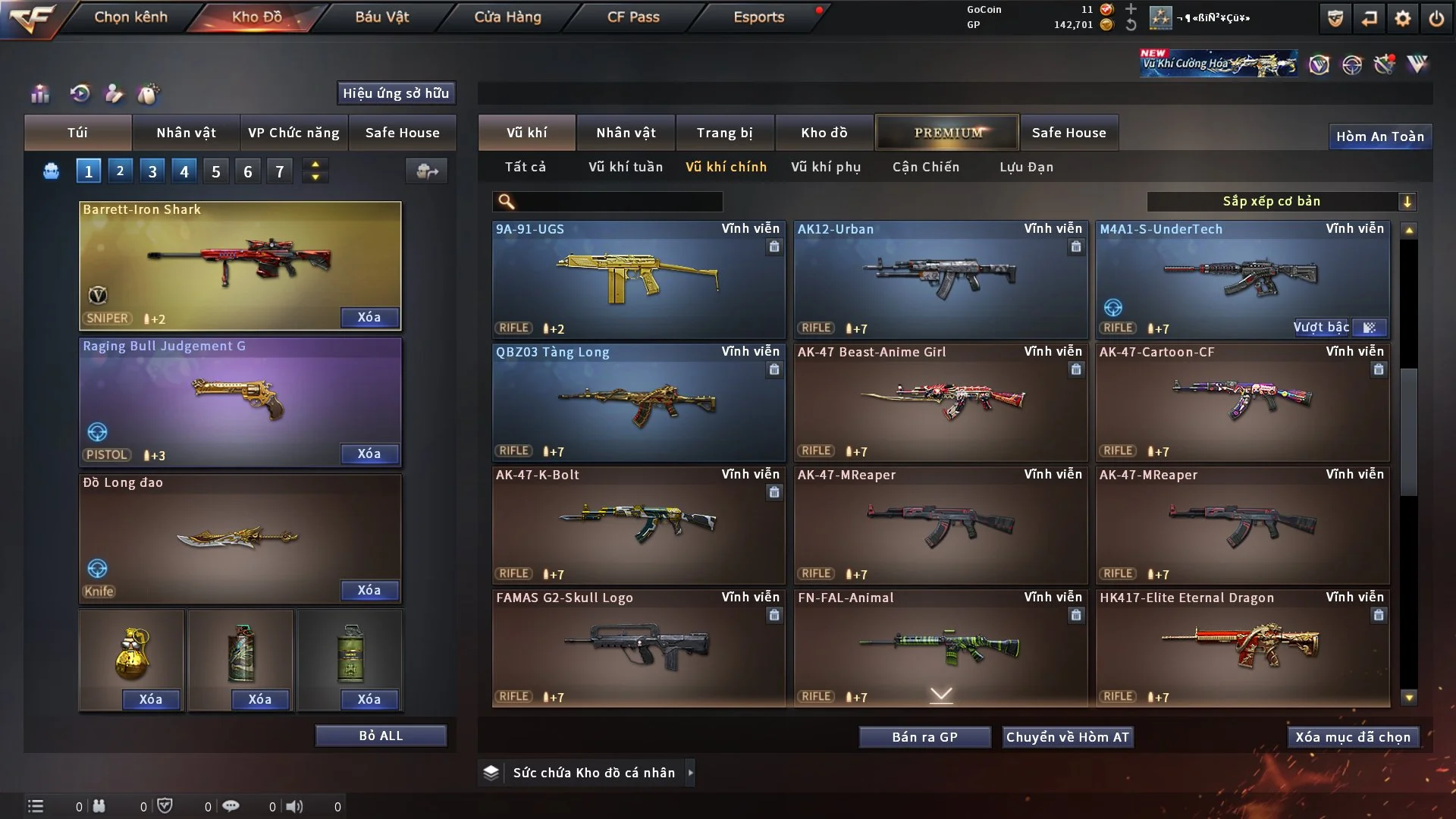
Task: Focus the weapon search field
Action: pos(618,201)
